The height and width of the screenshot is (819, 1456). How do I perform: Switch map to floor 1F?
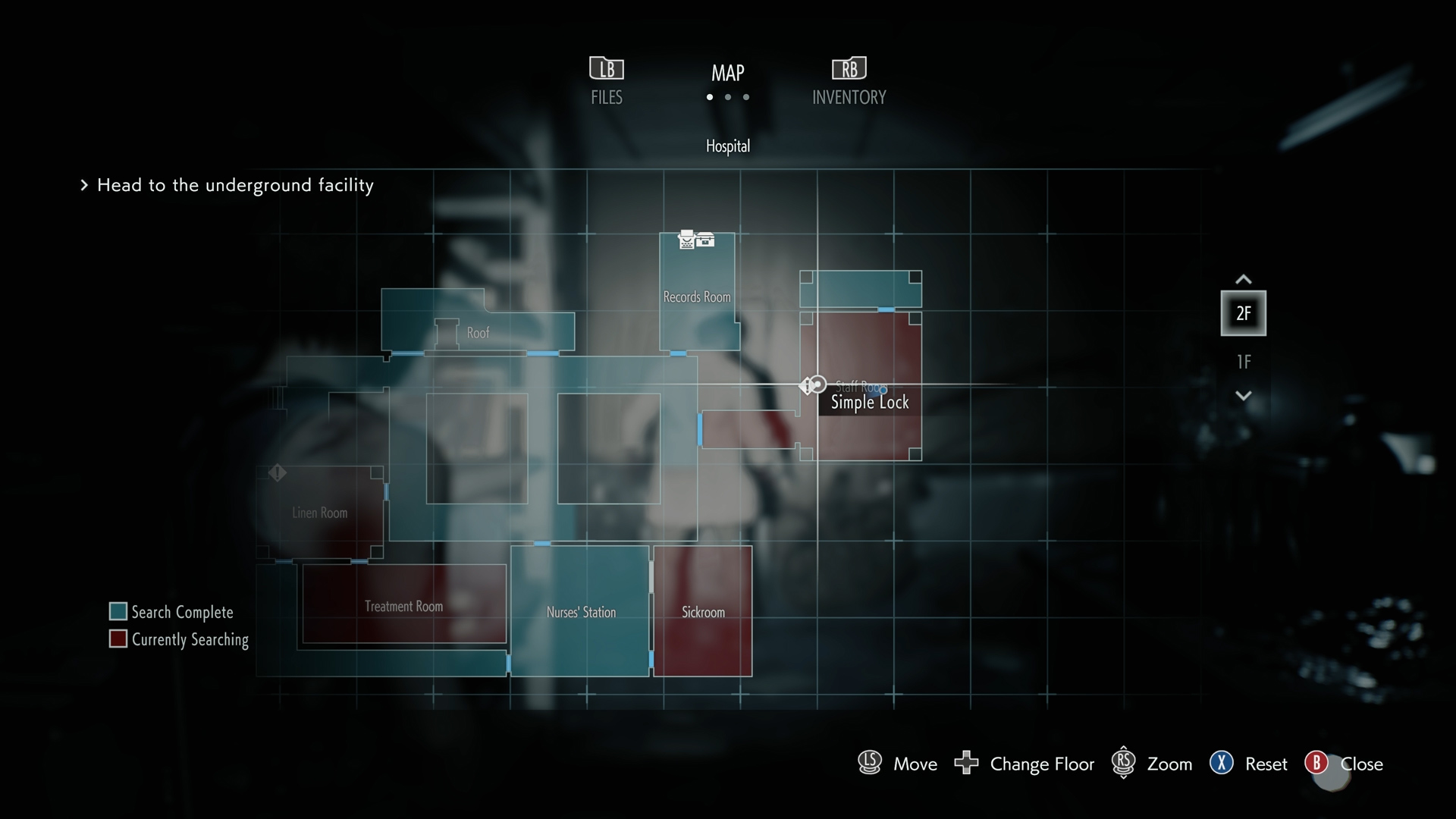1243,362
